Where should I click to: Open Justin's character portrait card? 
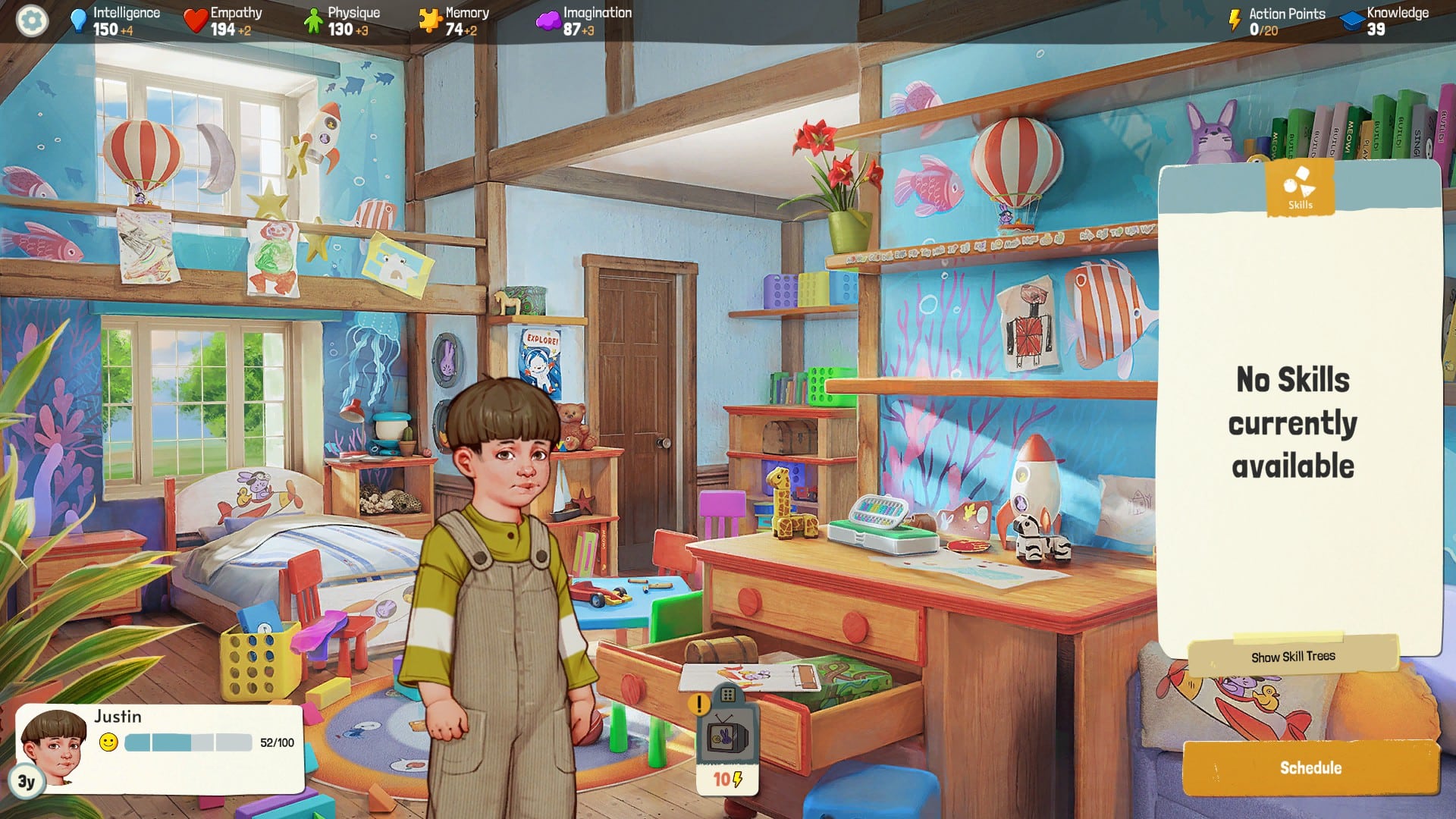pyautogui.click(x=53, y=747)
